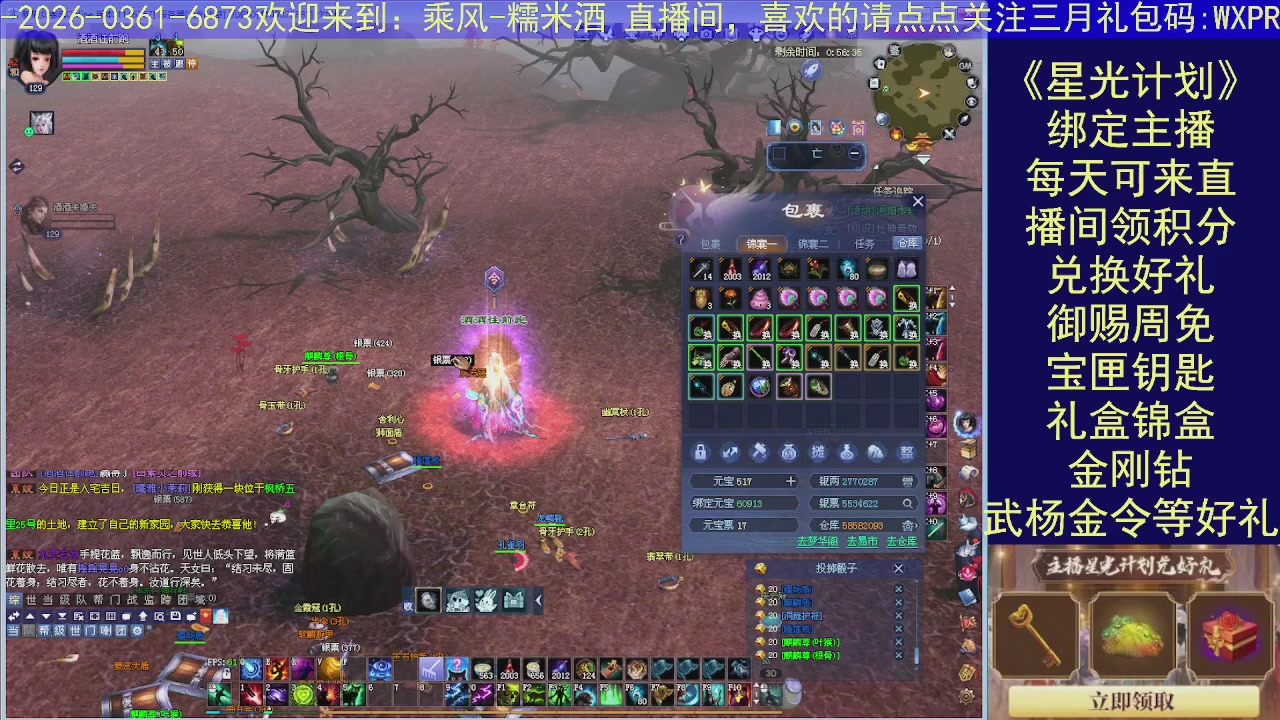The image size is (1280, 720).
Task: Click the magnifier icon next to 银票 amount
Action: (908, 503)
